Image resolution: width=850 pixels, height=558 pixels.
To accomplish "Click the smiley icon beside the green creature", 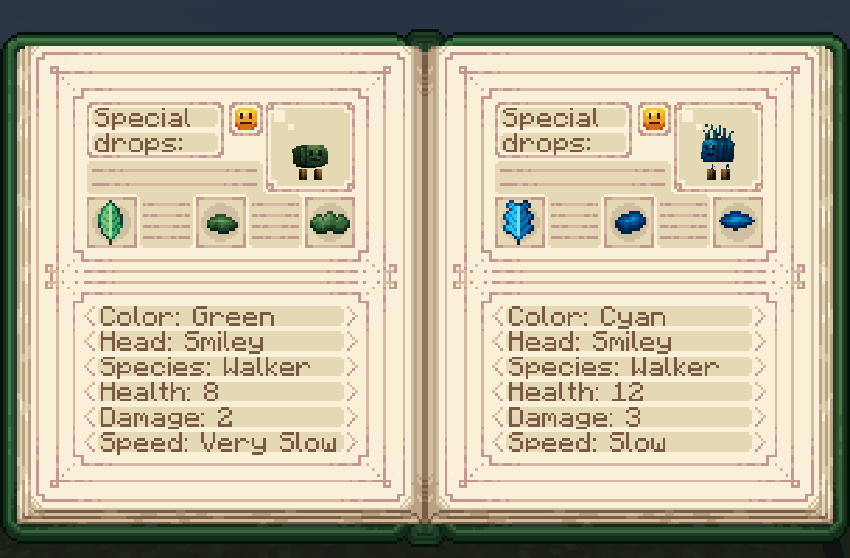I will [246, 119].
